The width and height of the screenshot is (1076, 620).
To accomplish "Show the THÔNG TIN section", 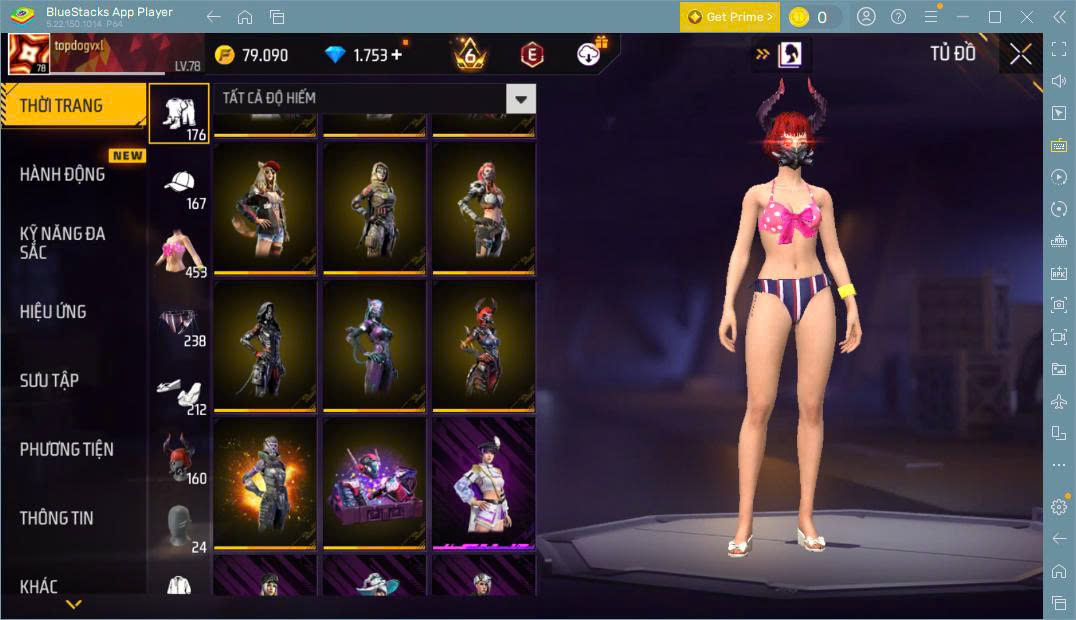I will [56, 518].
